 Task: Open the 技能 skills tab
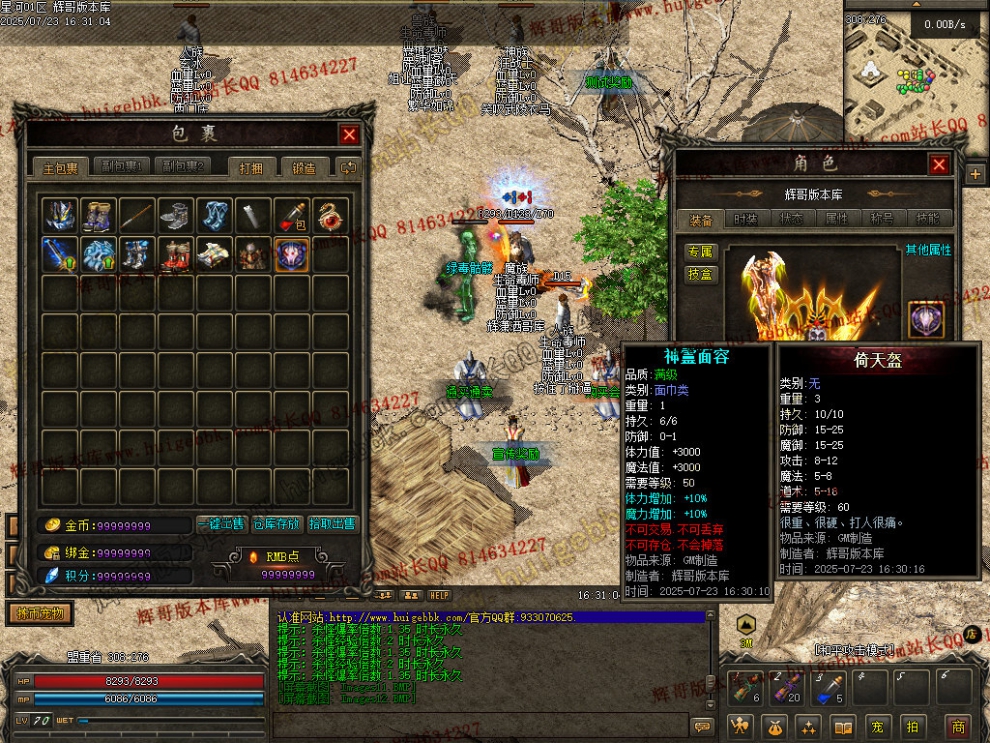coord(928,219)
